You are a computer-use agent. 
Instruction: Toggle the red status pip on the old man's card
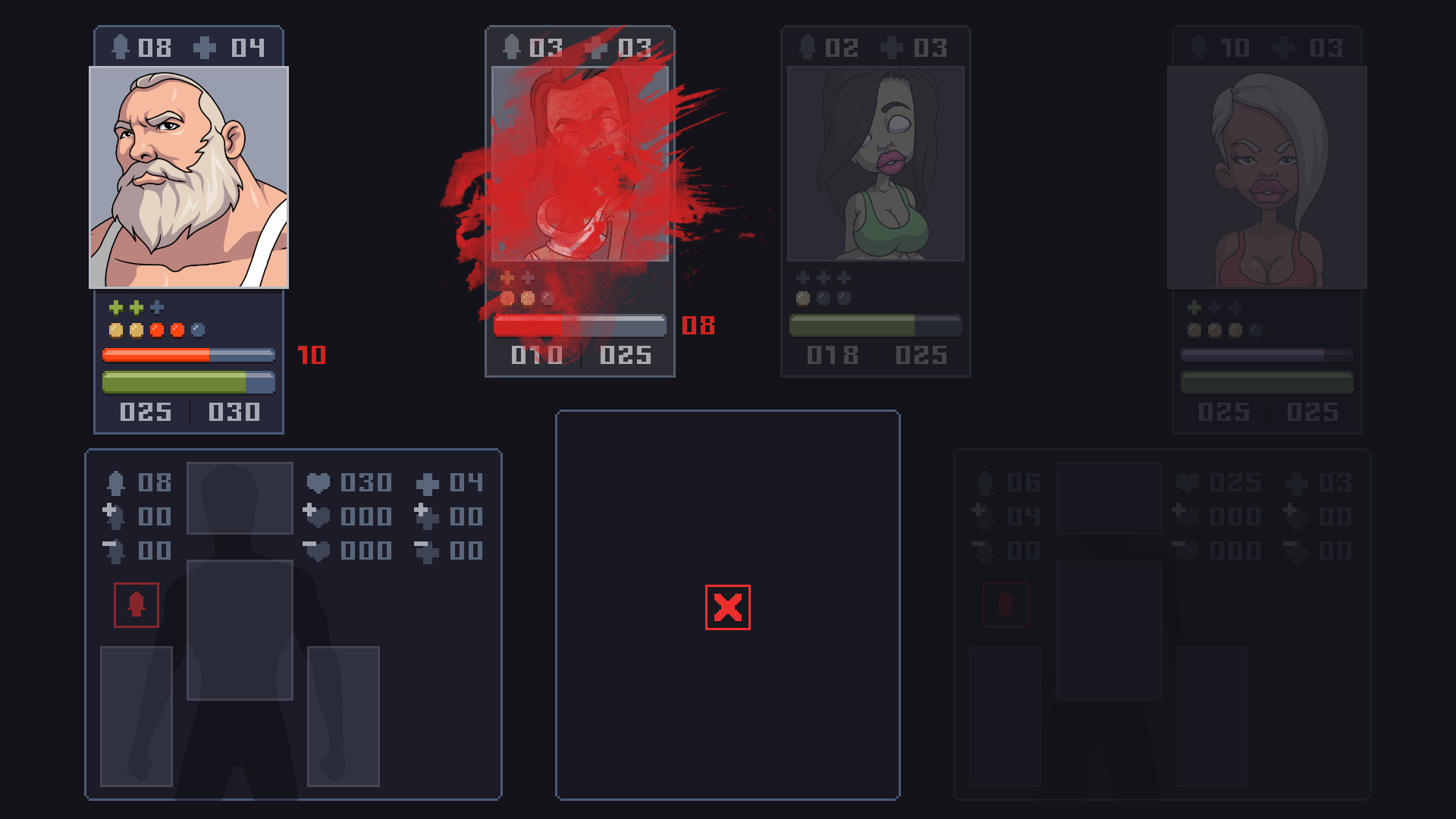pyautogui.click(x=155, y=328)
